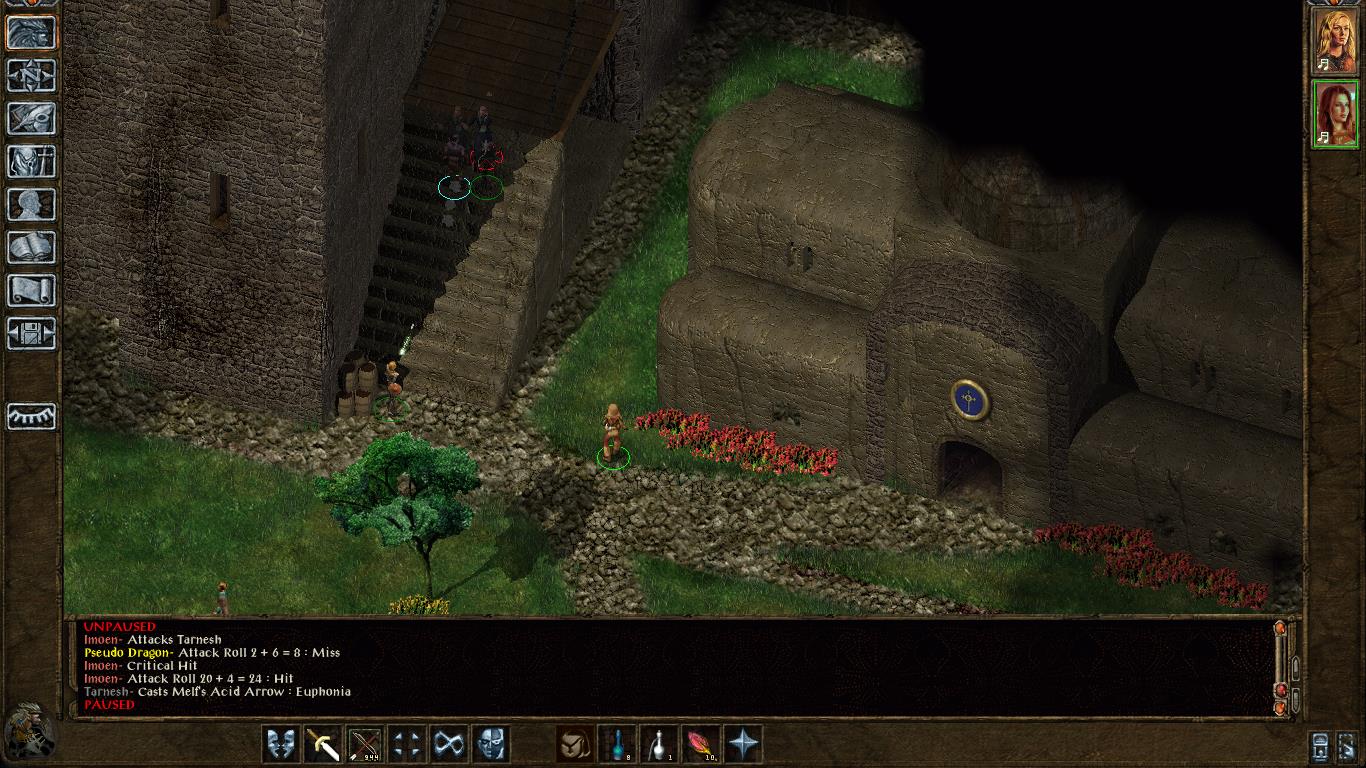The width and height of the screenshot is (1366, 768).
Task: Activate the four-pointed star special abilities button
Action: click(743, 744)
